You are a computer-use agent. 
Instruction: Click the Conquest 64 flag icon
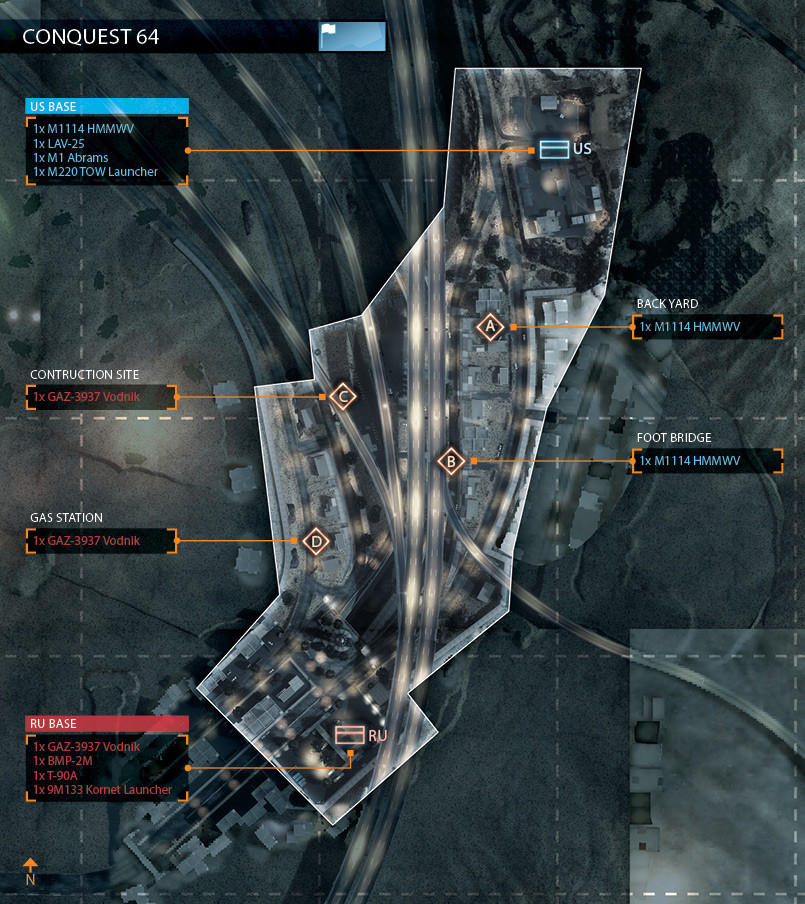pos(351,36)
